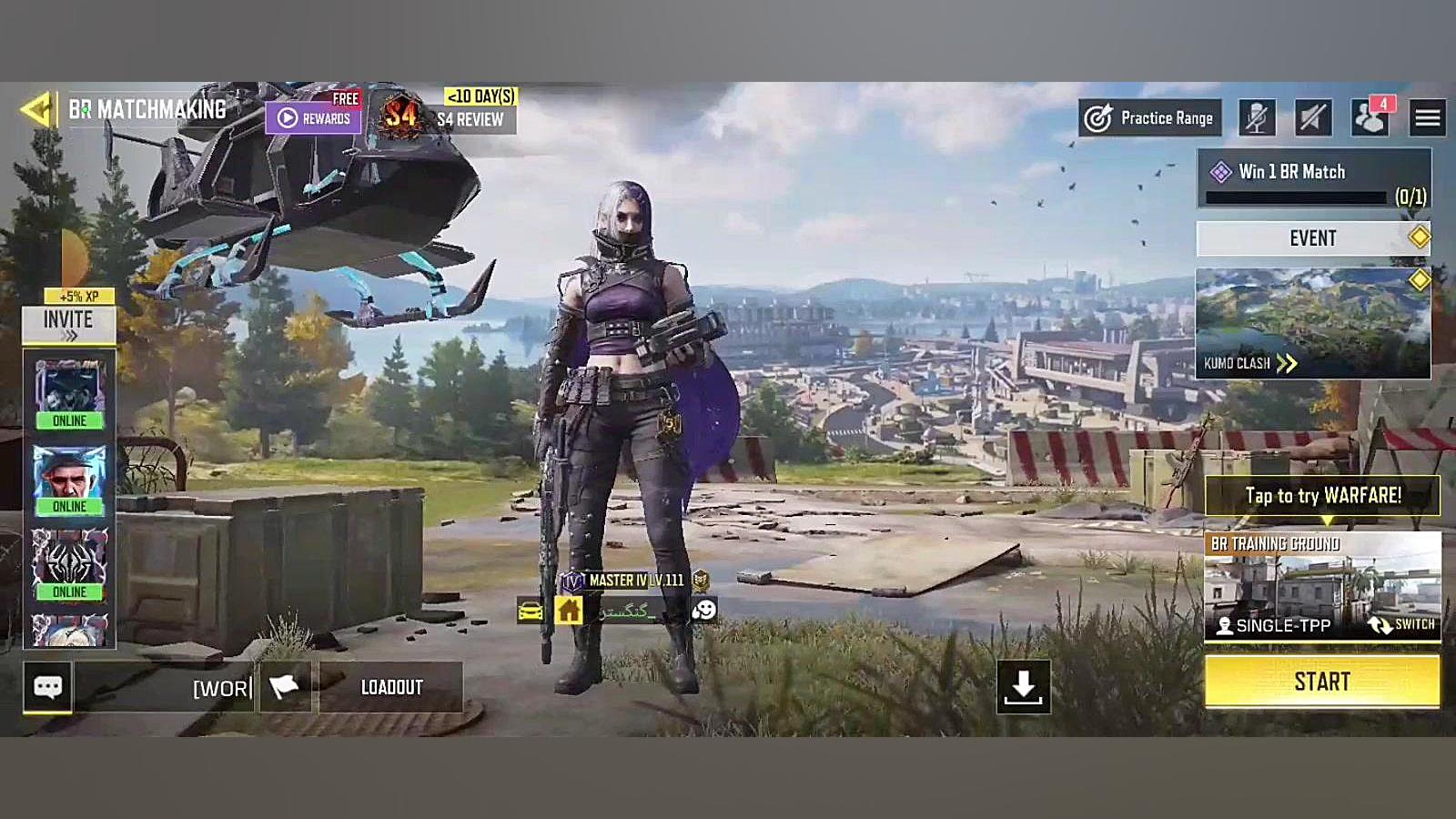Select the vehicle icon under player name
The image size is (1456, 819).
pyautogui.click(x=531, y=611)
